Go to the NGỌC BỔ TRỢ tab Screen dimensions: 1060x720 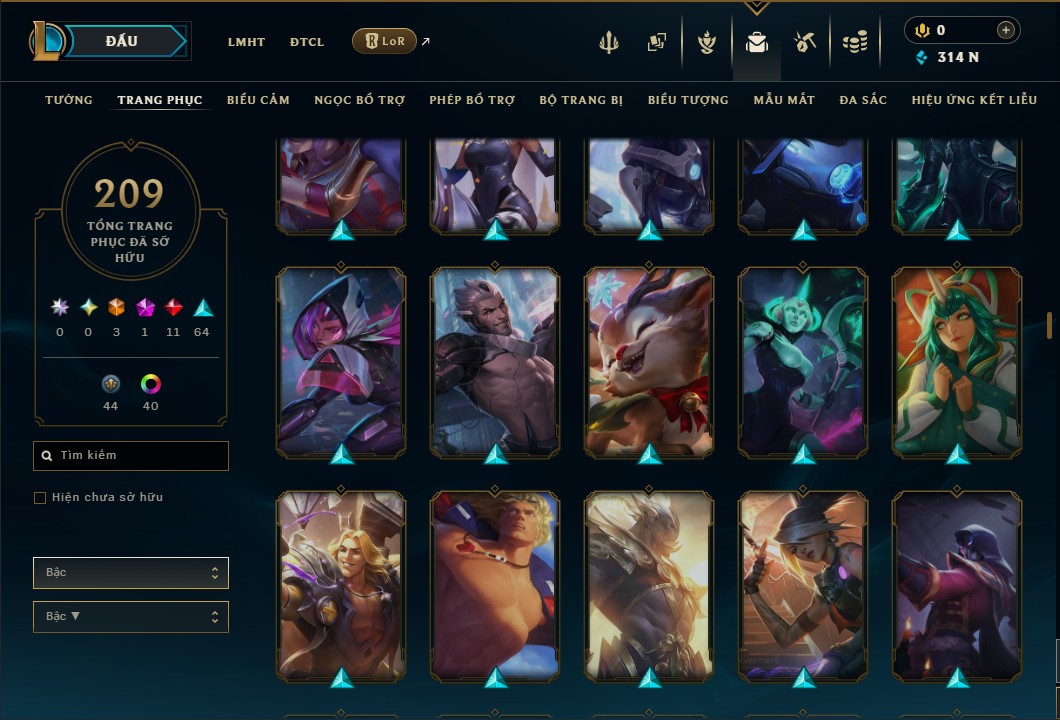pos(359,100)
